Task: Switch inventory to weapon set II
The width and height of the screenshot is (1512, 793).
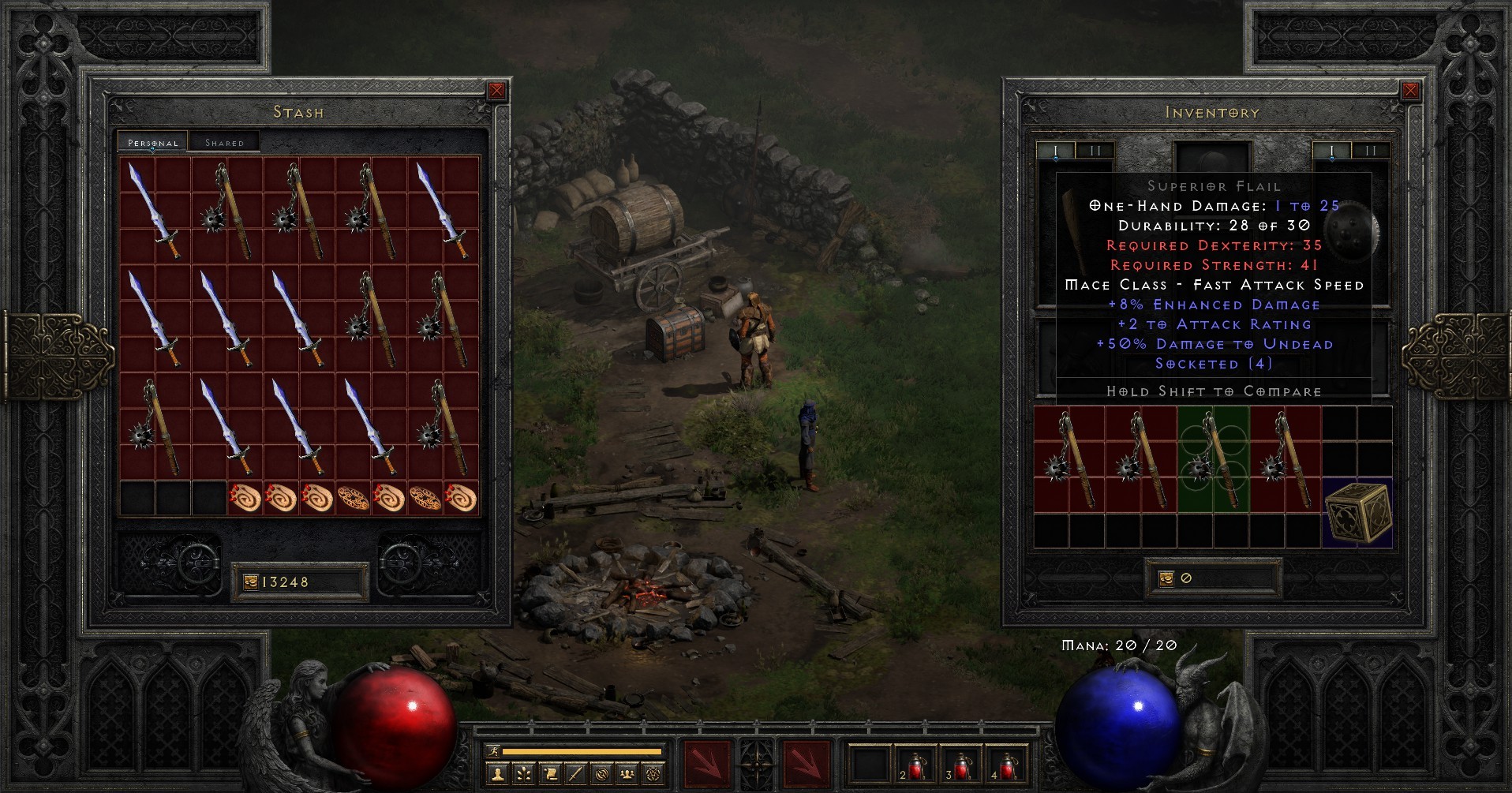Action: click(x=1369, y=150)
